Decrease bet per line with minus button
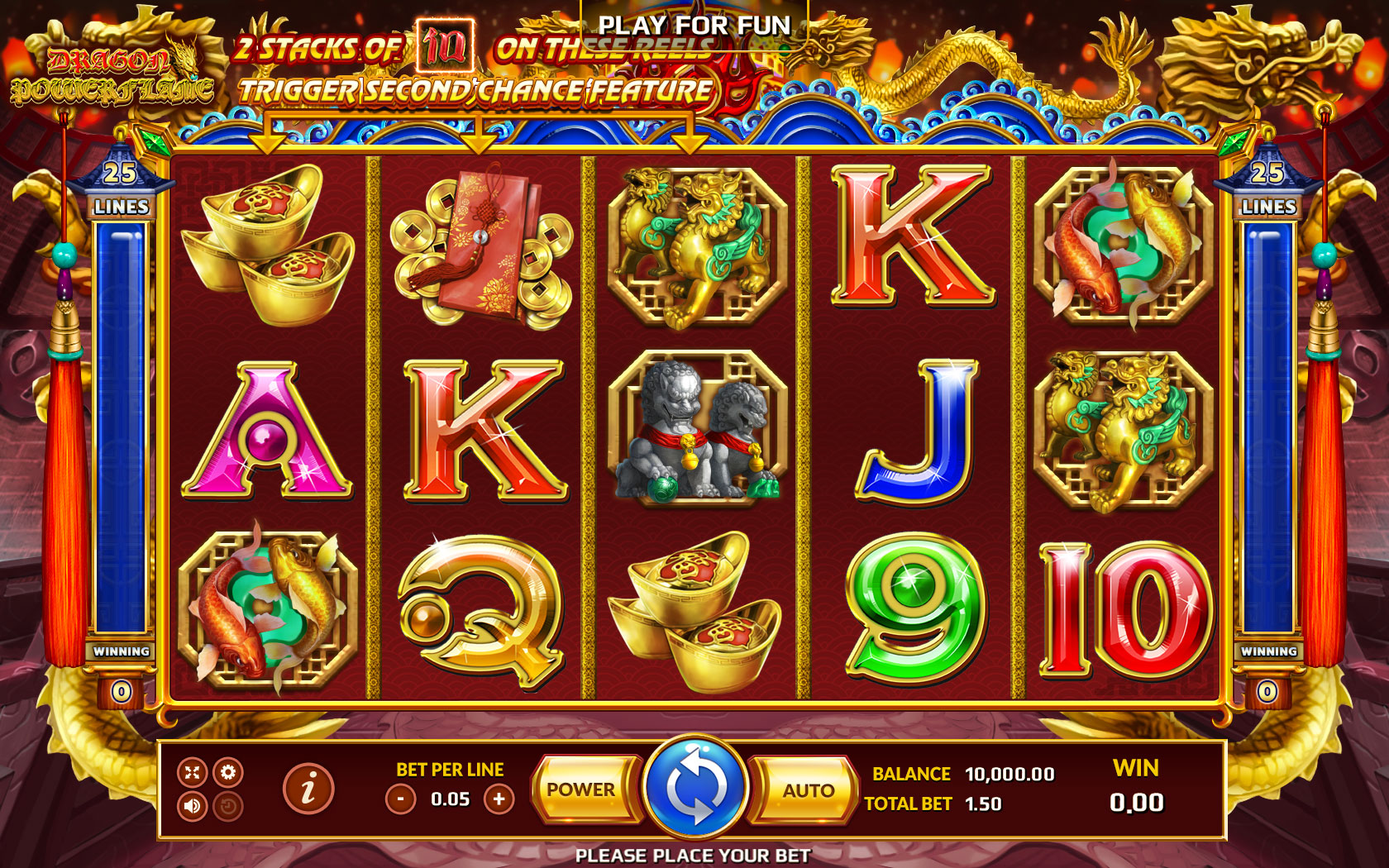Image resolution: width=1389 pixels, height=868 pixels. pos(401,799)
